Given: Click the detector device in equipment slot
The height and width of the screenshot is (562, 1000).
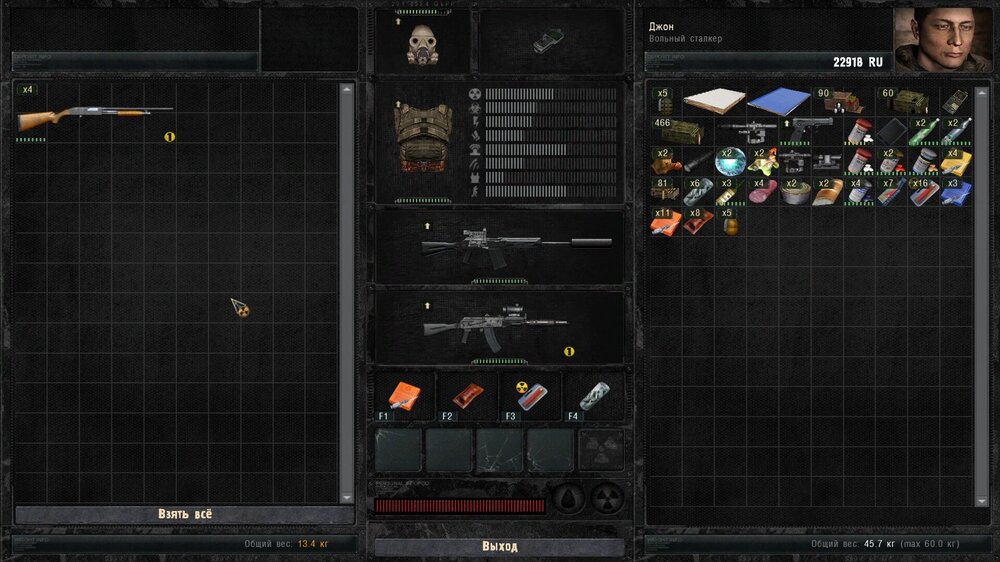Looking at the screenshot, I should click(546, 43).
